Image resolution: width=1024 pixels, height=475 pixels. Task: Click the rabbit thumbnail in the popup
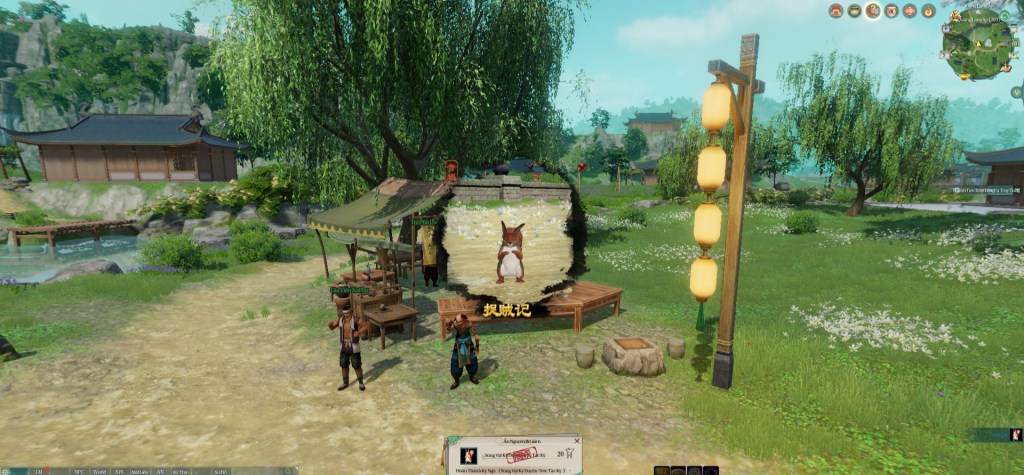pyautogui.click(x=468, y=456)
